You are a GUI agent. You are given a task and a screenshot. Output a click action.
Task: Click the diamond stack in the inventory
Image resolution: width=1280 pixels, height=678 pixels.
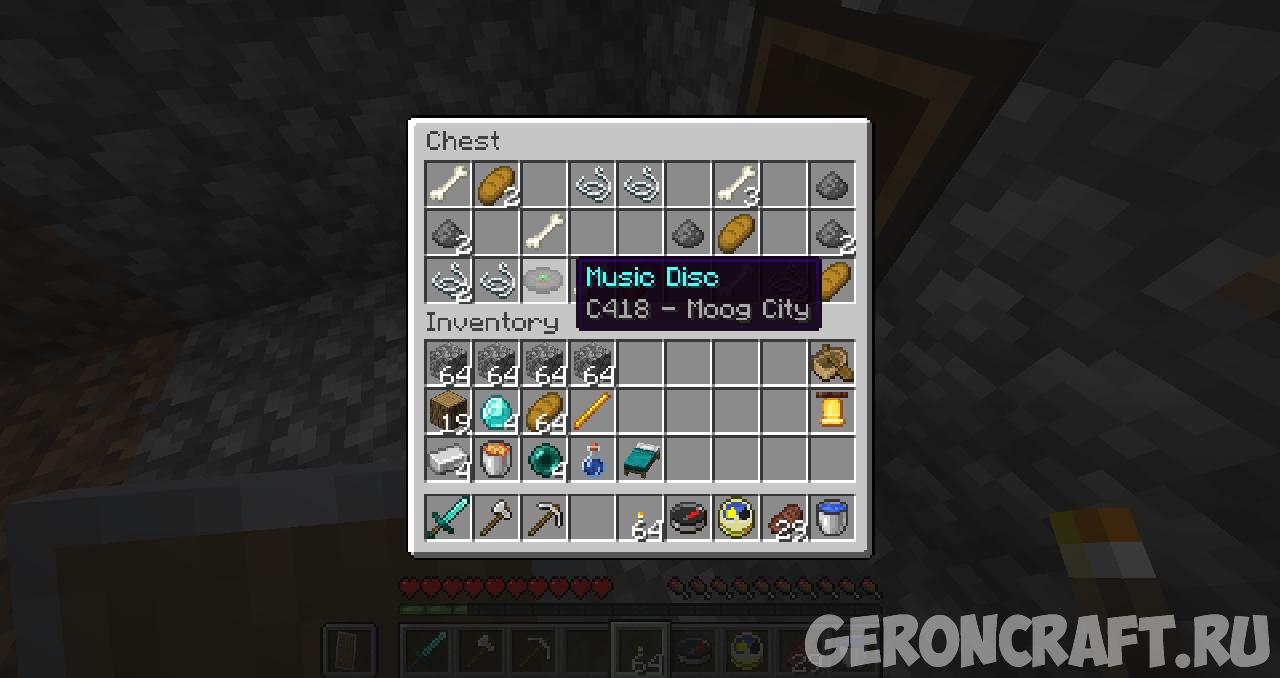[x=497, y=411]
